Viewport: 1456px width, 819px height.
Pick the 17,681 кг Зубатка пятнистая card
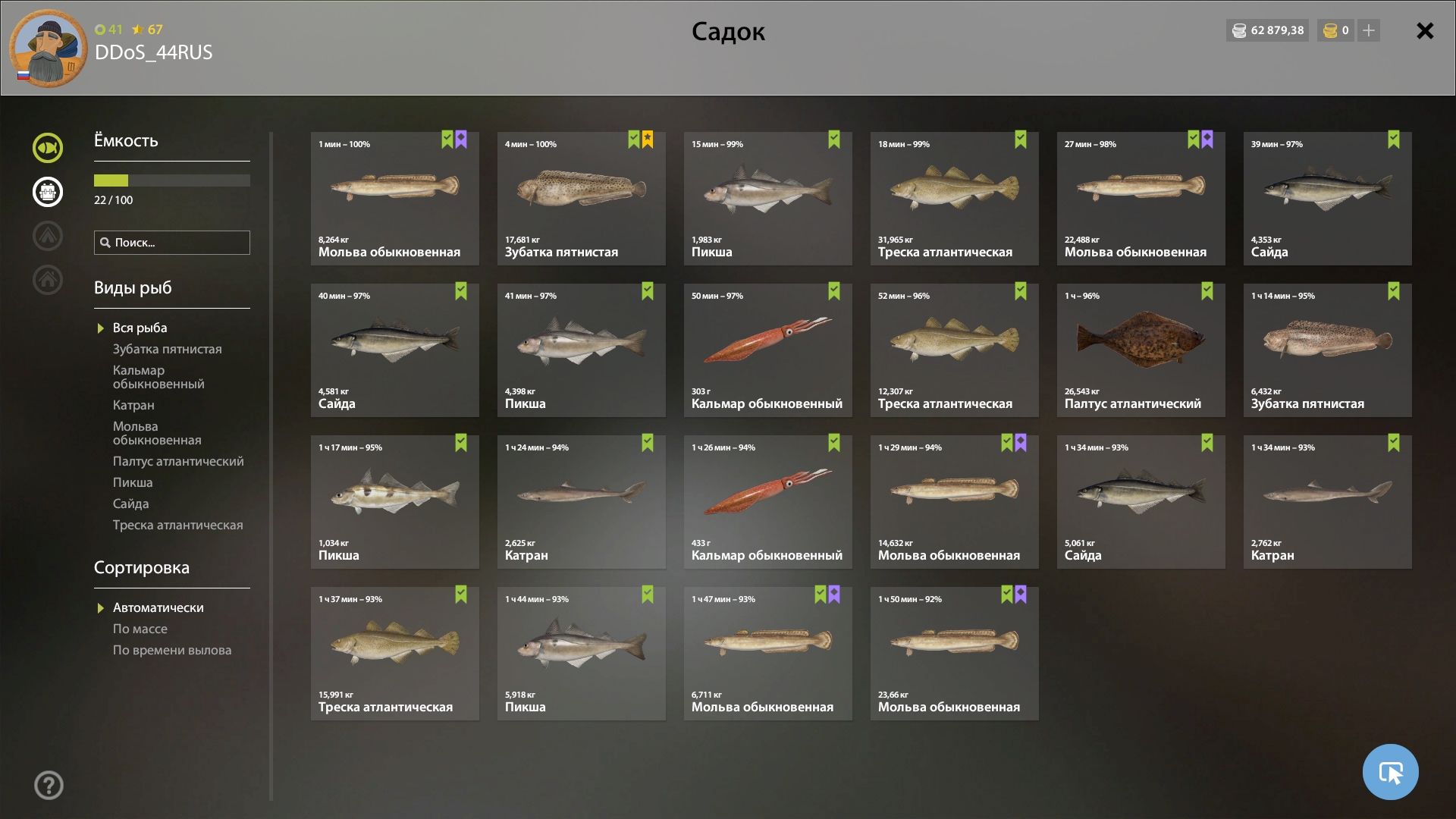coord(581,198)
